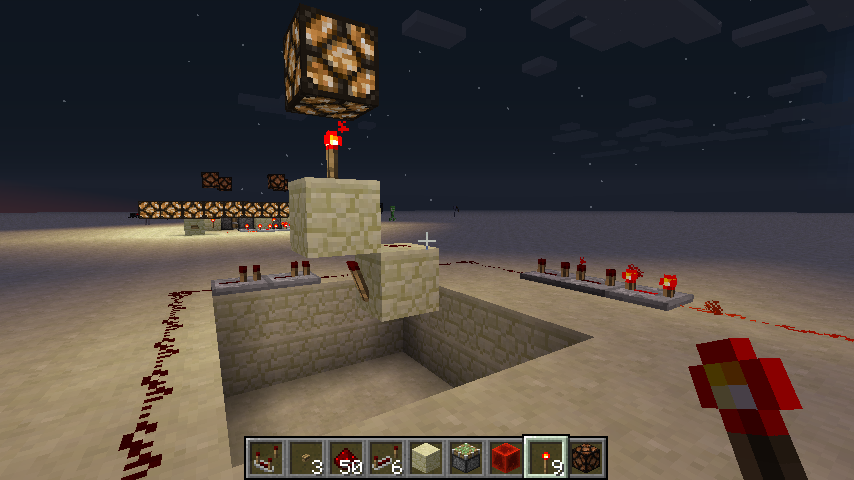Image resolution: width=854 pixels, height=480 pixels.
Task: Choose the wooden button slot
Action: (x=307, y=458)
